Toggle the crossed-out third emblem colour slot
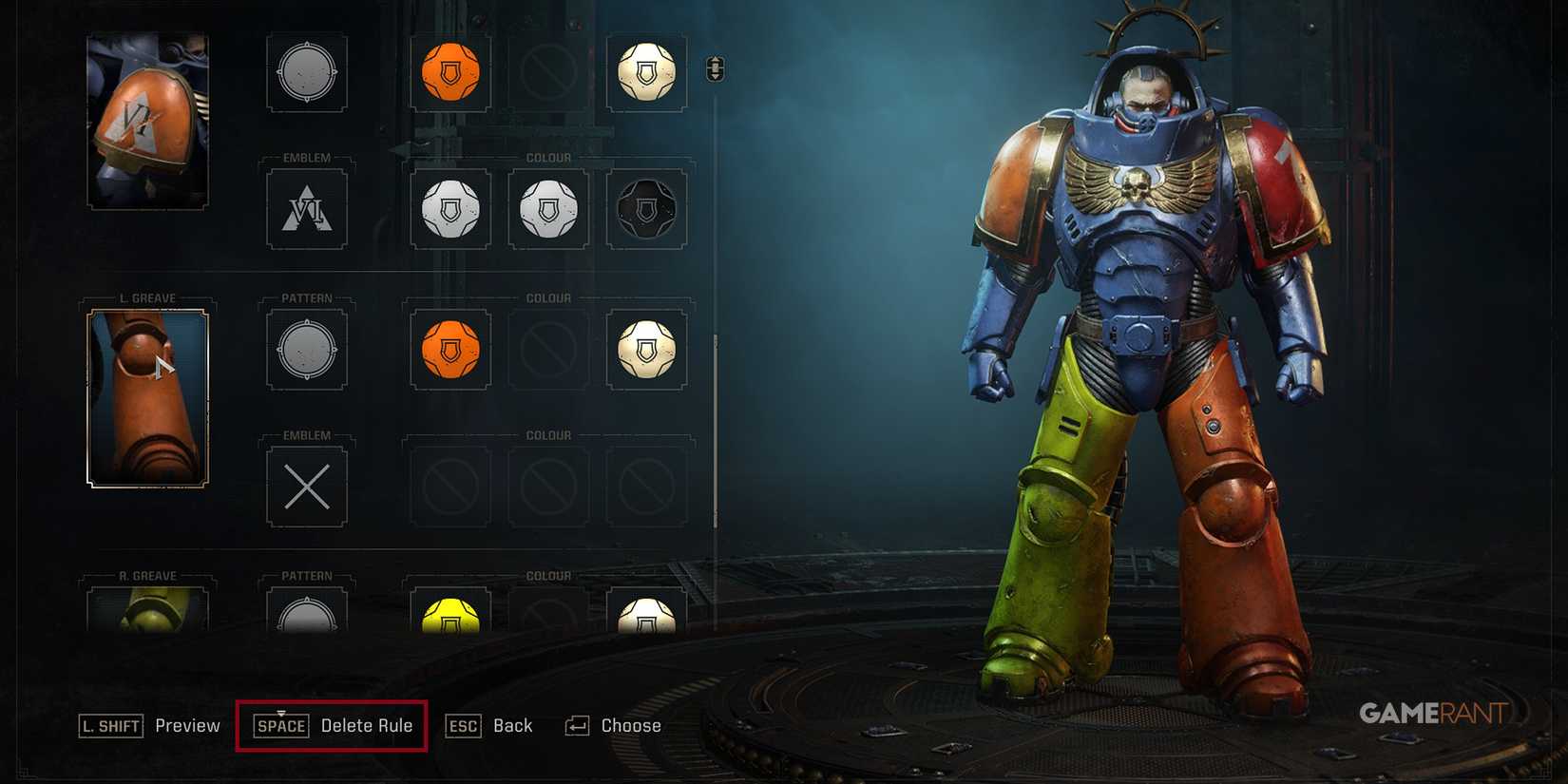The height and width of the screenshot is (784, 1568). (x=646, y=486)
